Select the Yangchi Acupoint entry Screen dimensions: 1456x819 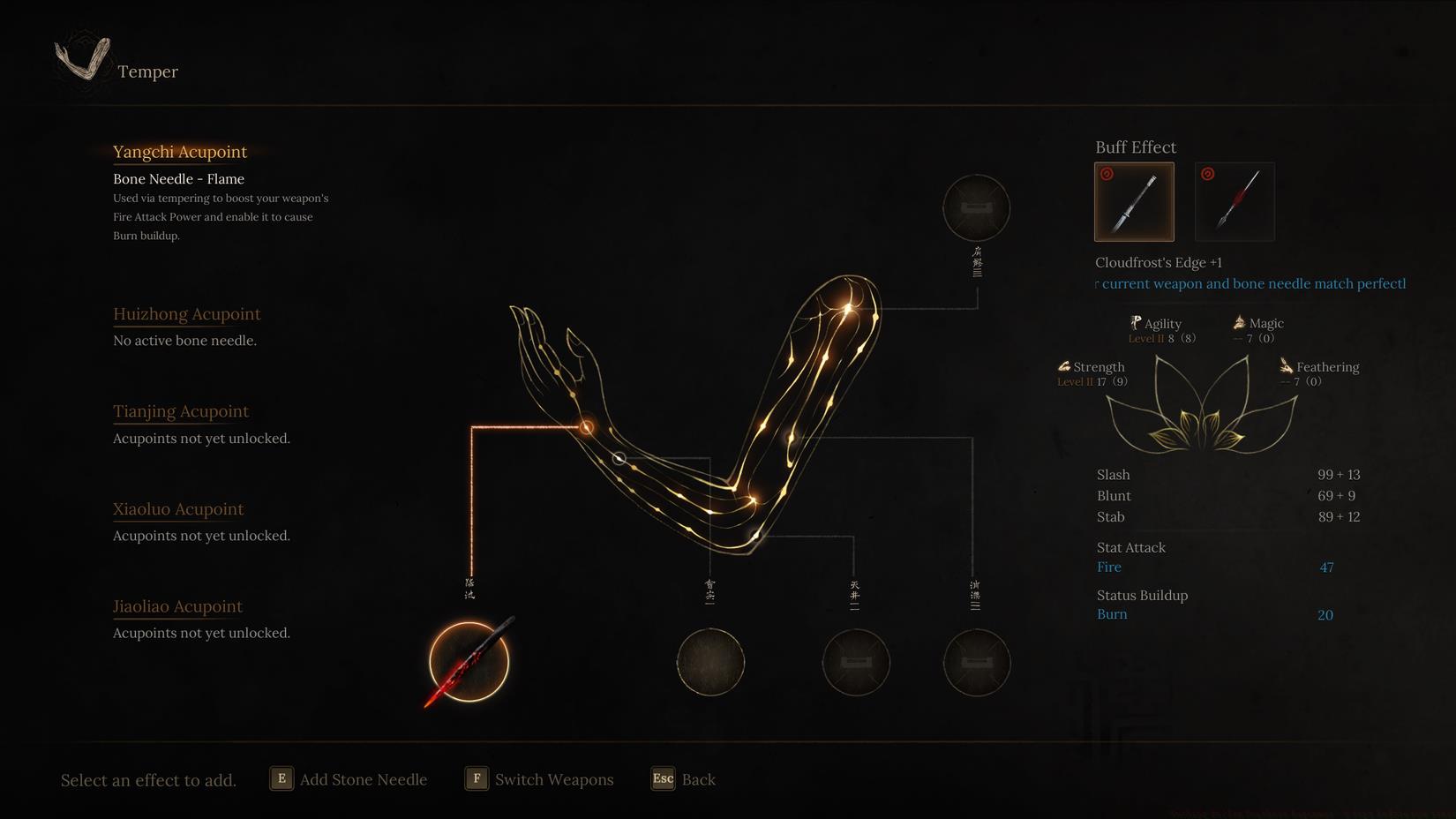(x=180, y=152)
